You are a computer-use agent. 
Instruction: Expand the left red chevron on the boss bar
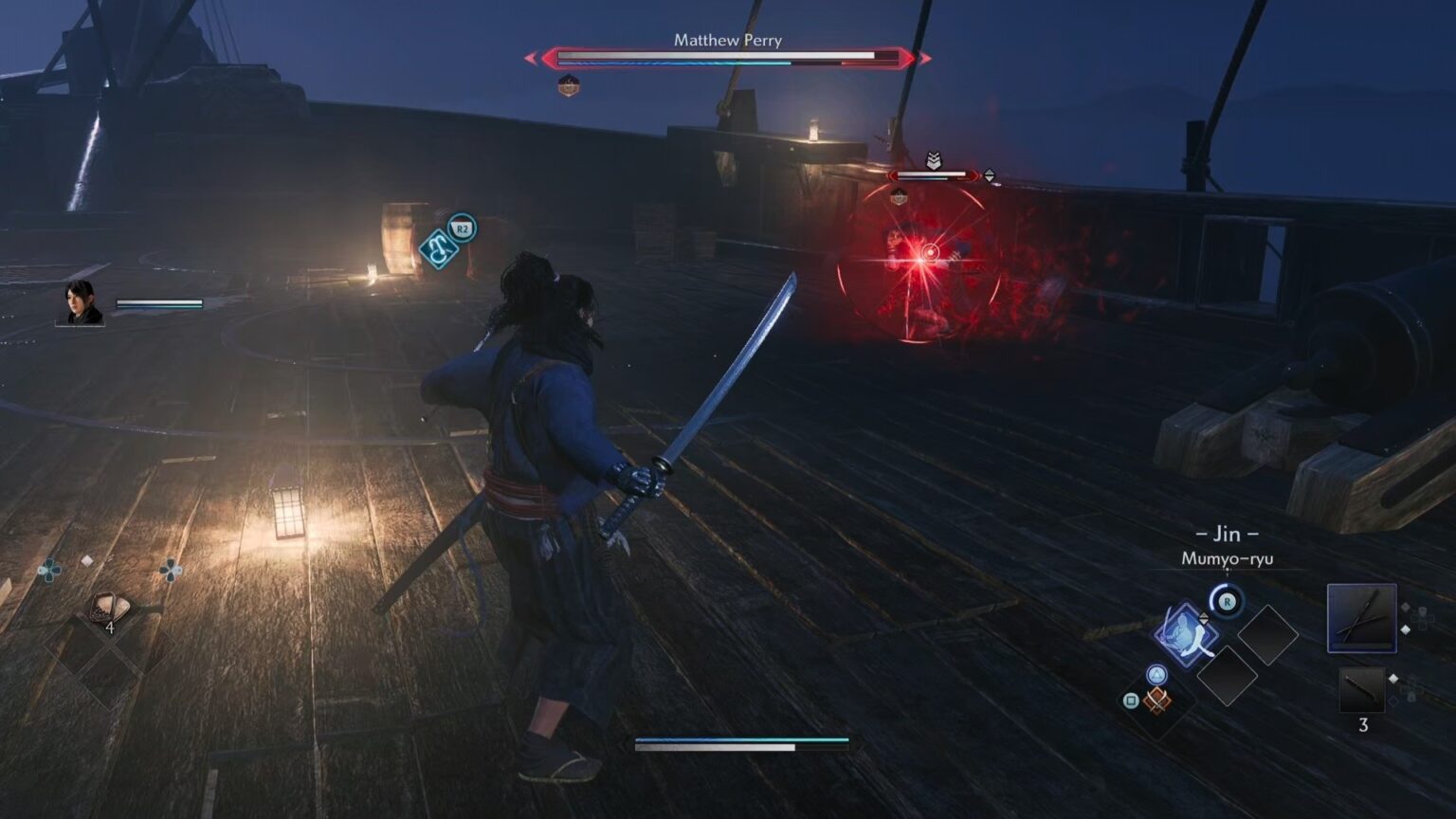[x=532, y=59]
